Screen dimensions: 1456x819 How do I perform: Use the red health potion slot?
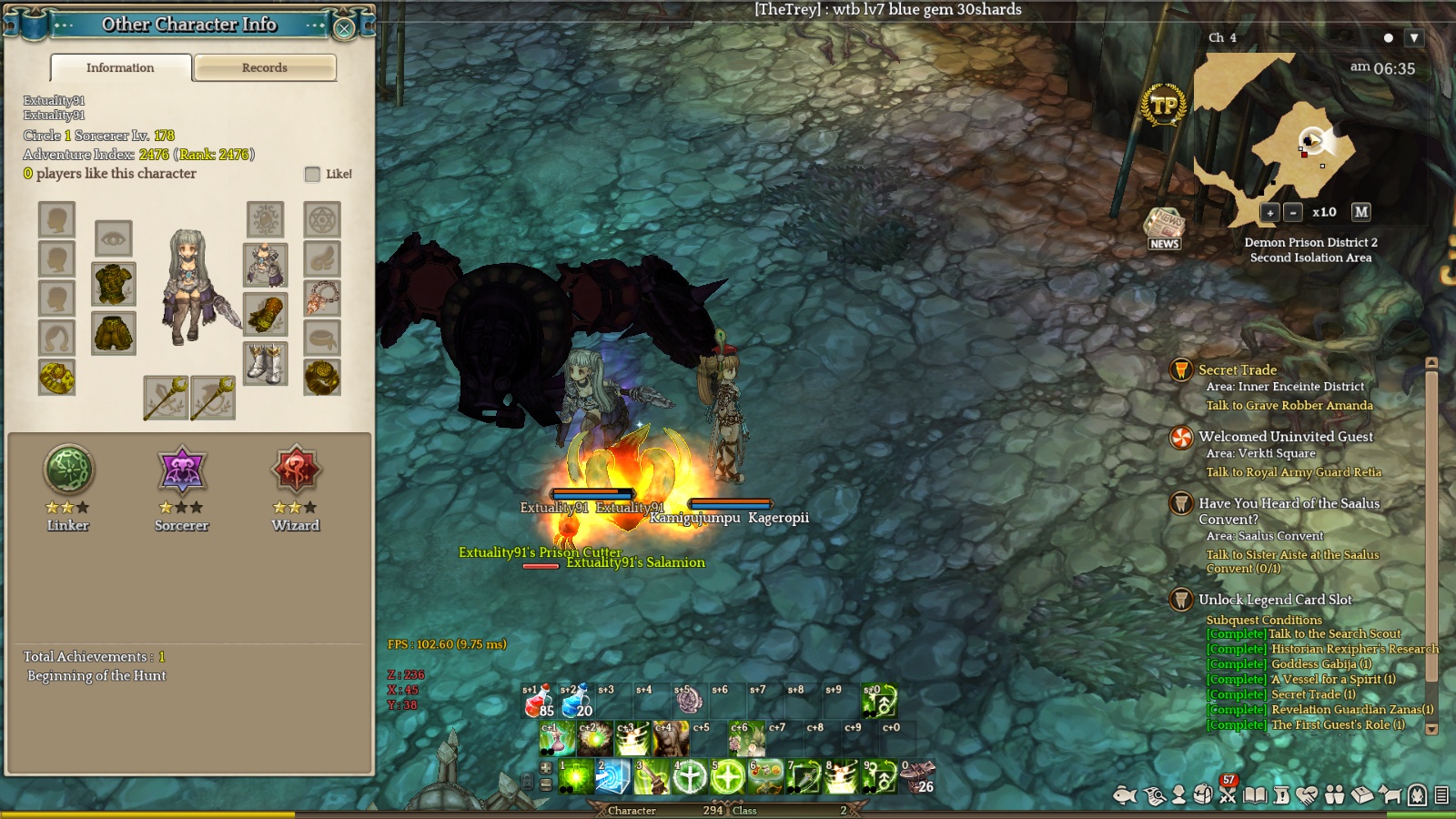tap(537, 701)
